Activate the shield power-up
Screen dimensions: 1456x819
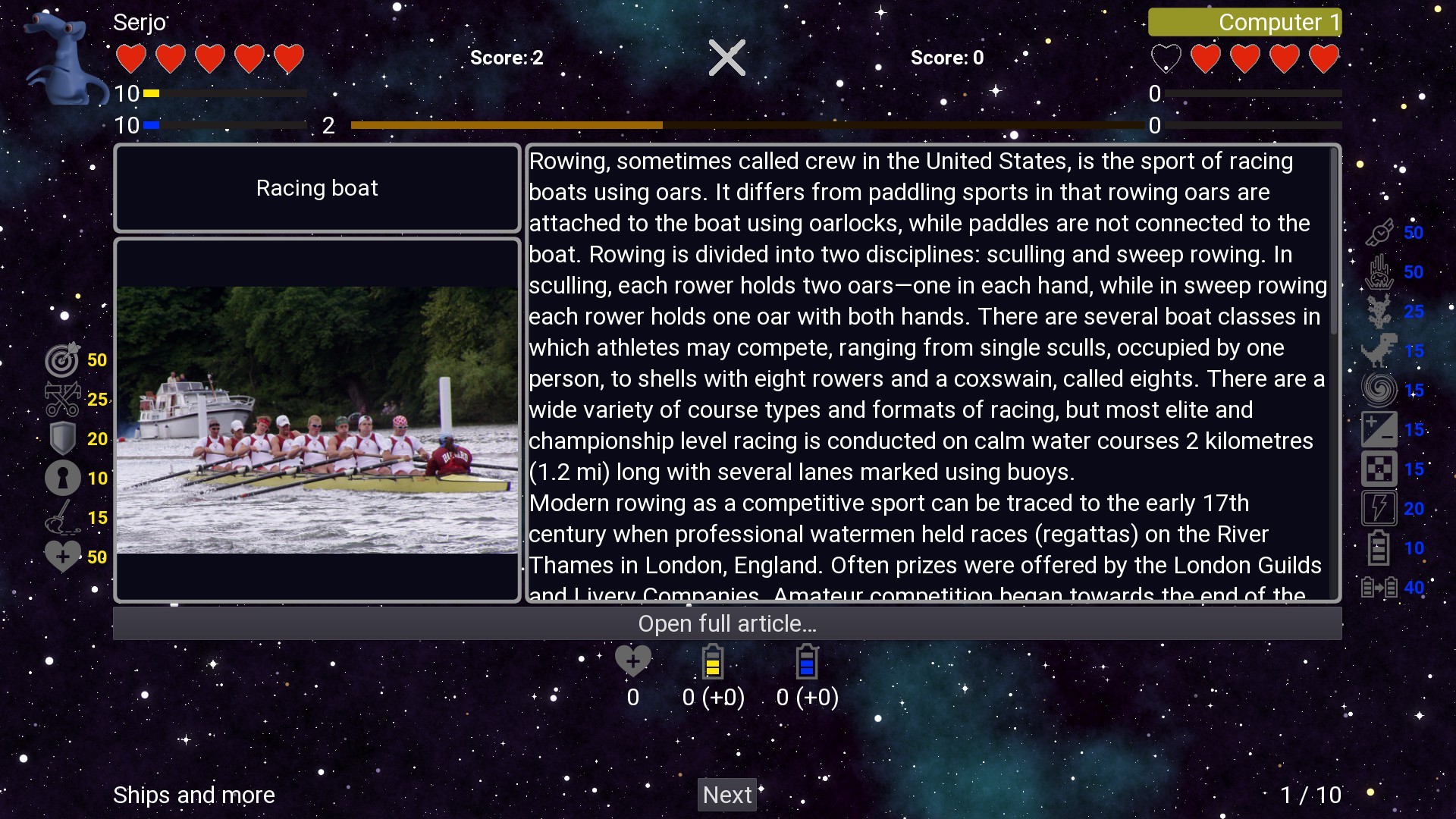62,438
